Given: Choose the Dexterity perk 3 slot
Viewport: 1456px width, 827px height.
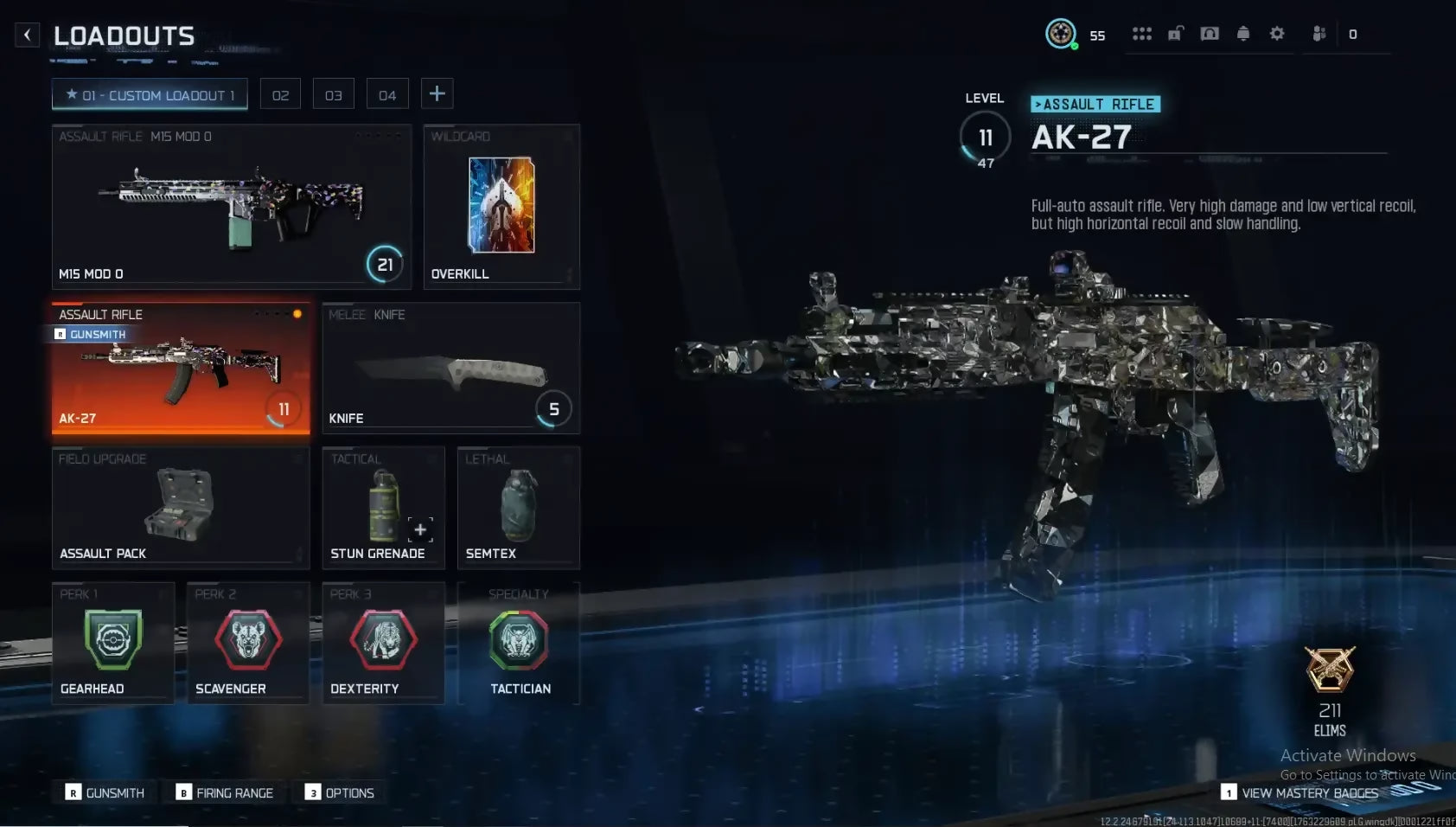Looking at the screenshot, I should (x=383, y=643).
